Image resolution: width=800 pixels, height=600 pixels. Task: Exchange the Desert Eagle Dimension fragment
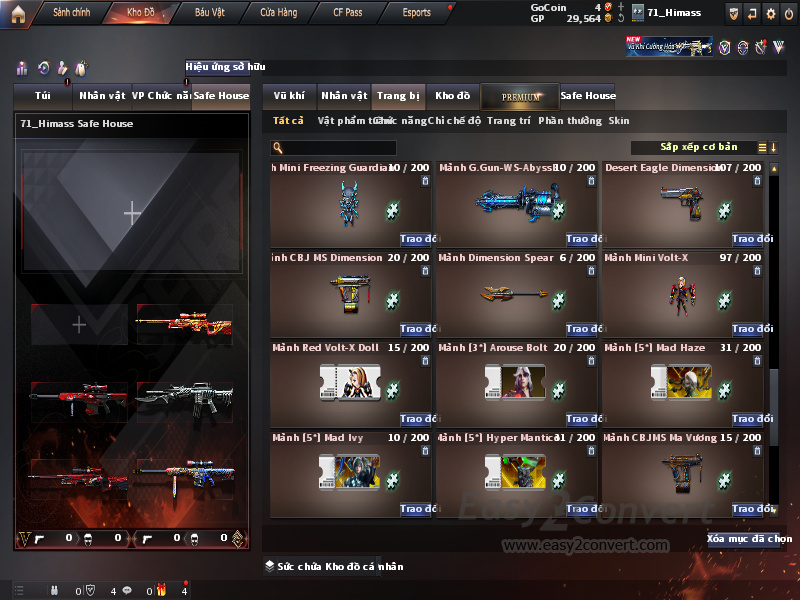click(751, 239)
